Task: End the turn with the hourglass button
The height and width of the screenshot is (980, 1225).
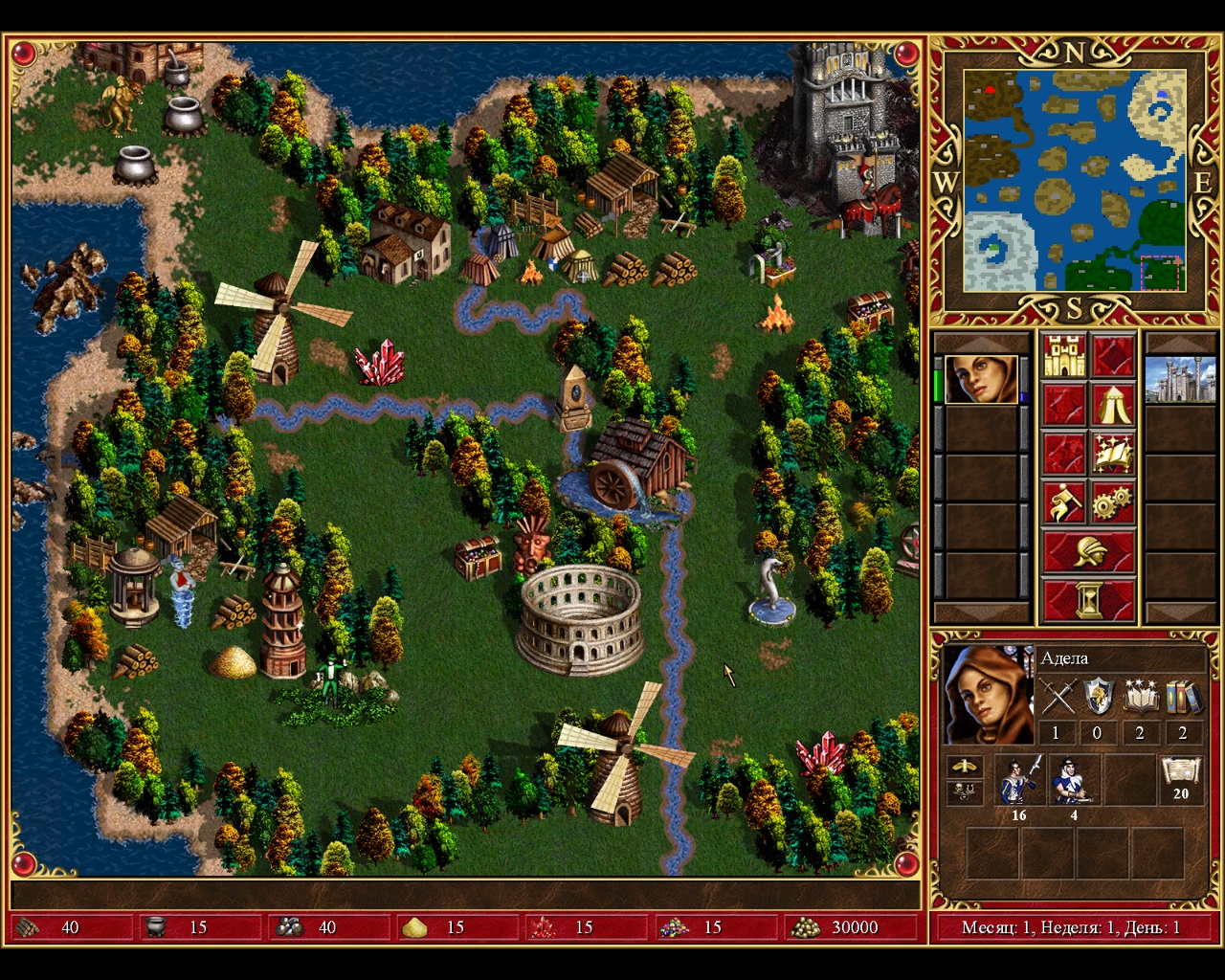Action: (1089, 601)
